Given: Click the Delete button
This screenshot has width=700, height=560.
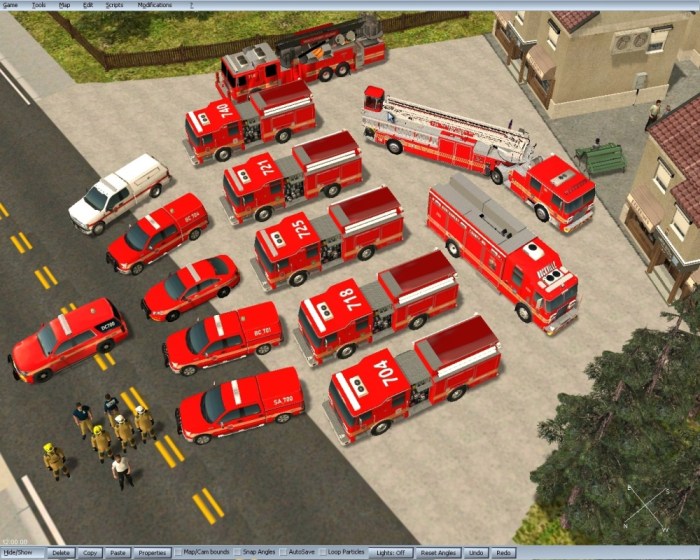Looking at the screenshot, I should point(61,553).
